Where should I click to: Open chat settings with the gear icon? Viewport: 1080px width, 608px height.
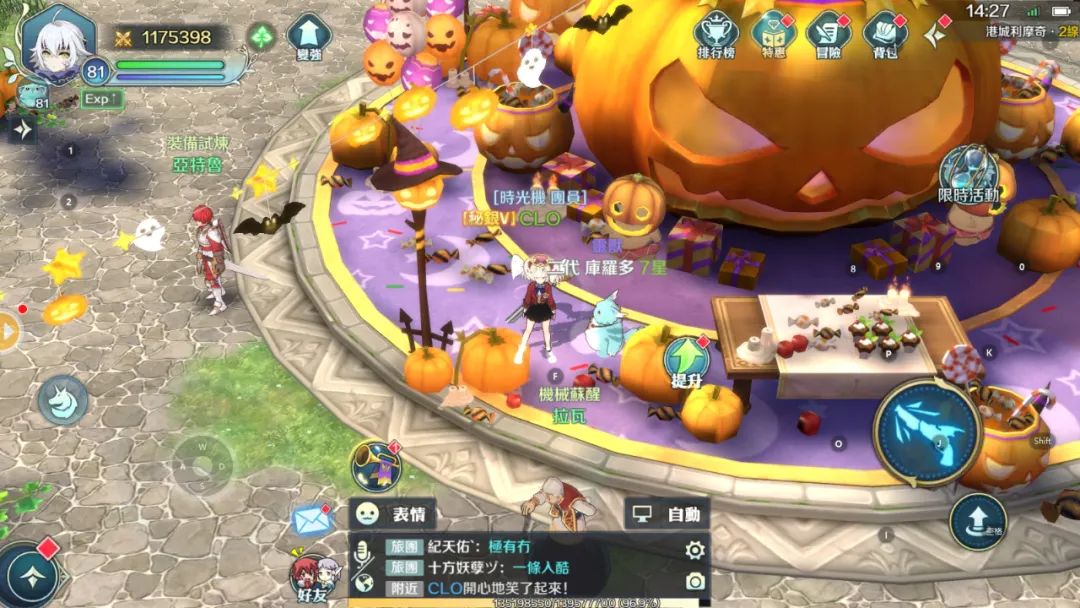[x=694, y=549]
